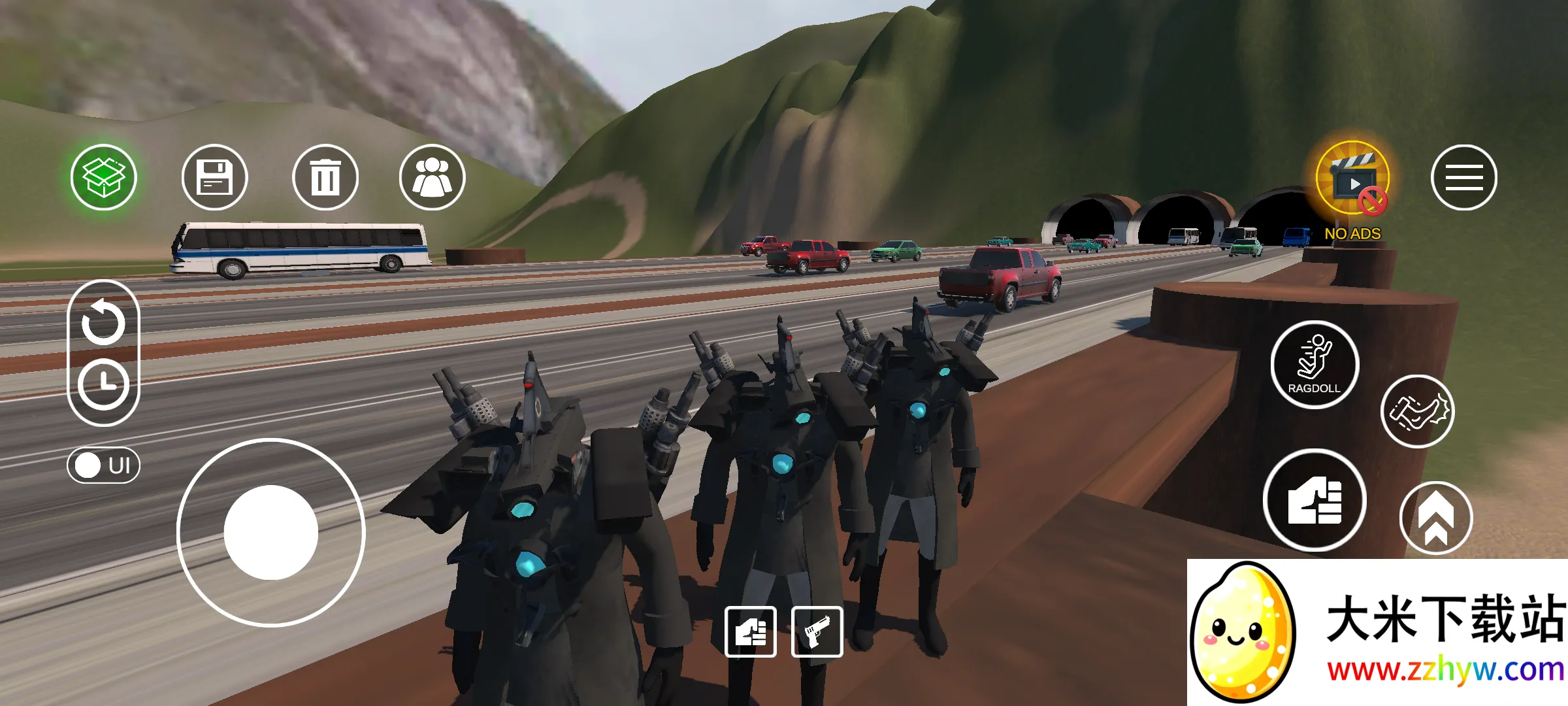Image resolution: width=1568 pixels, height=706 pixels.
Task: Select the fist slot in the hotbar
Action: 751,631
